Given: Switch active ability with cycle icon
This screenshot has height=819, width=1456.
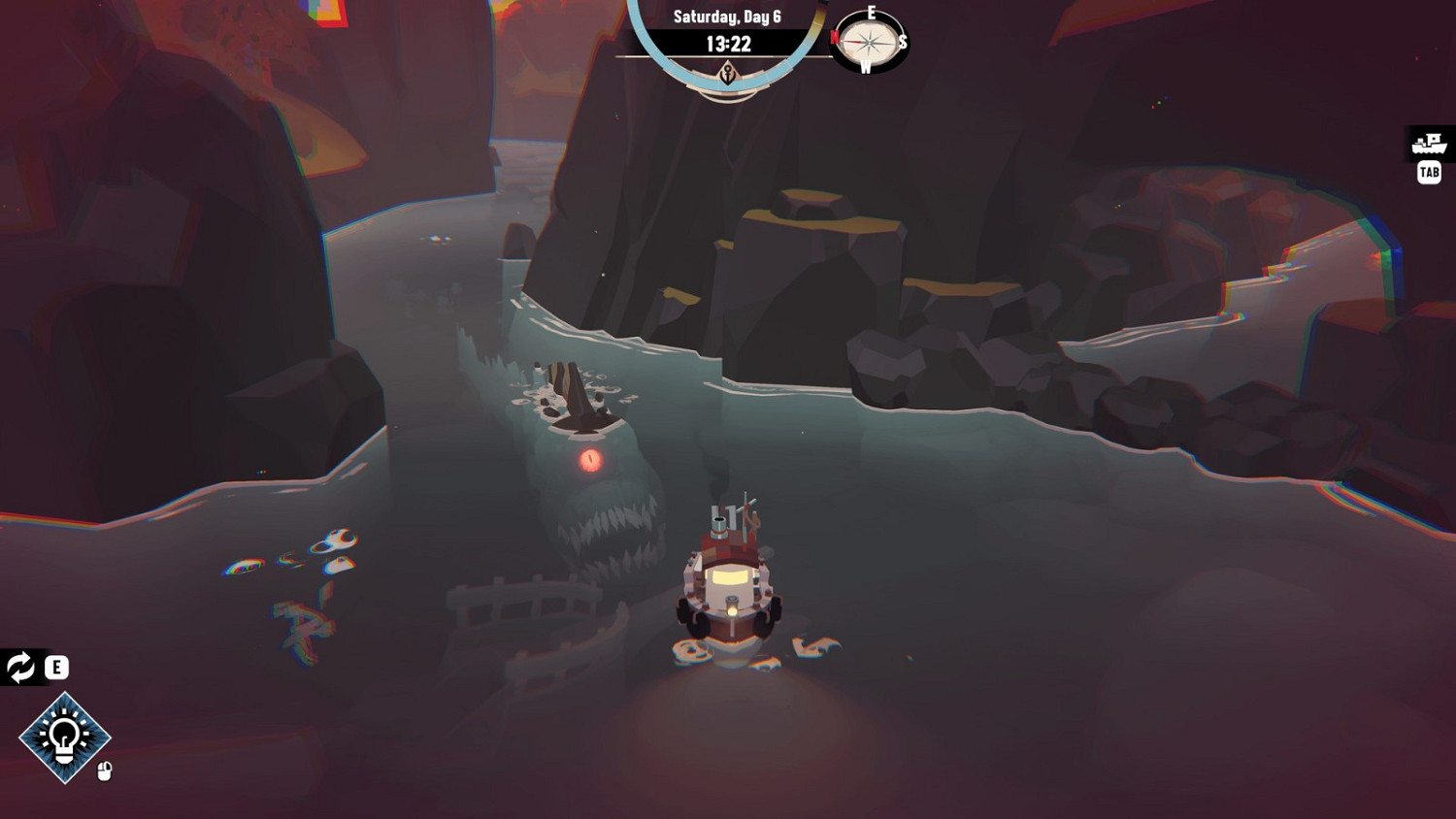Looking at the screenshot, I should (x=18, y=667).
